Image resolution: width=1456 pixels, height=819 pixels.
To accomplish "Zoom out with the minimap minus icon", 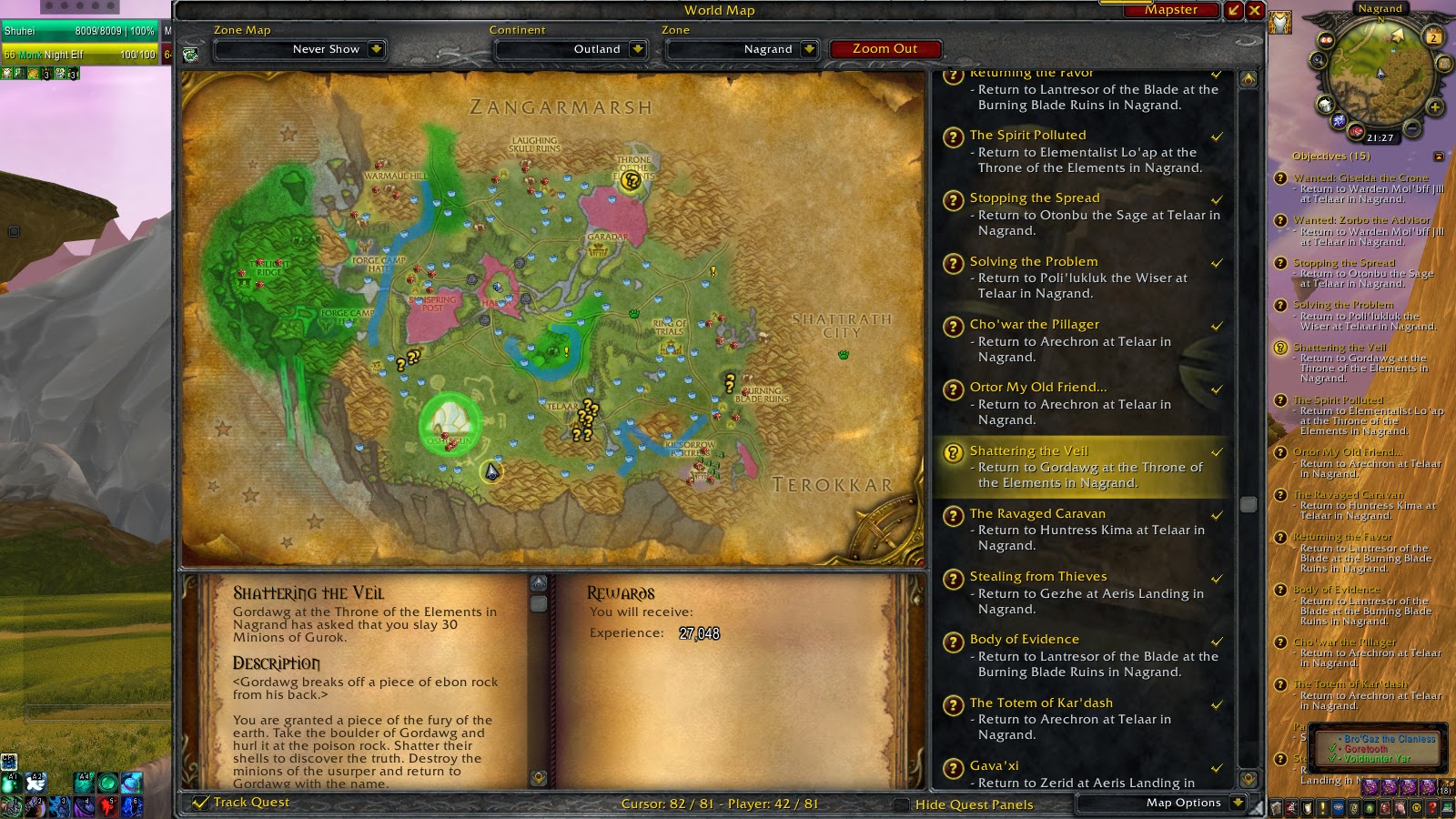I will [1412, 129].
